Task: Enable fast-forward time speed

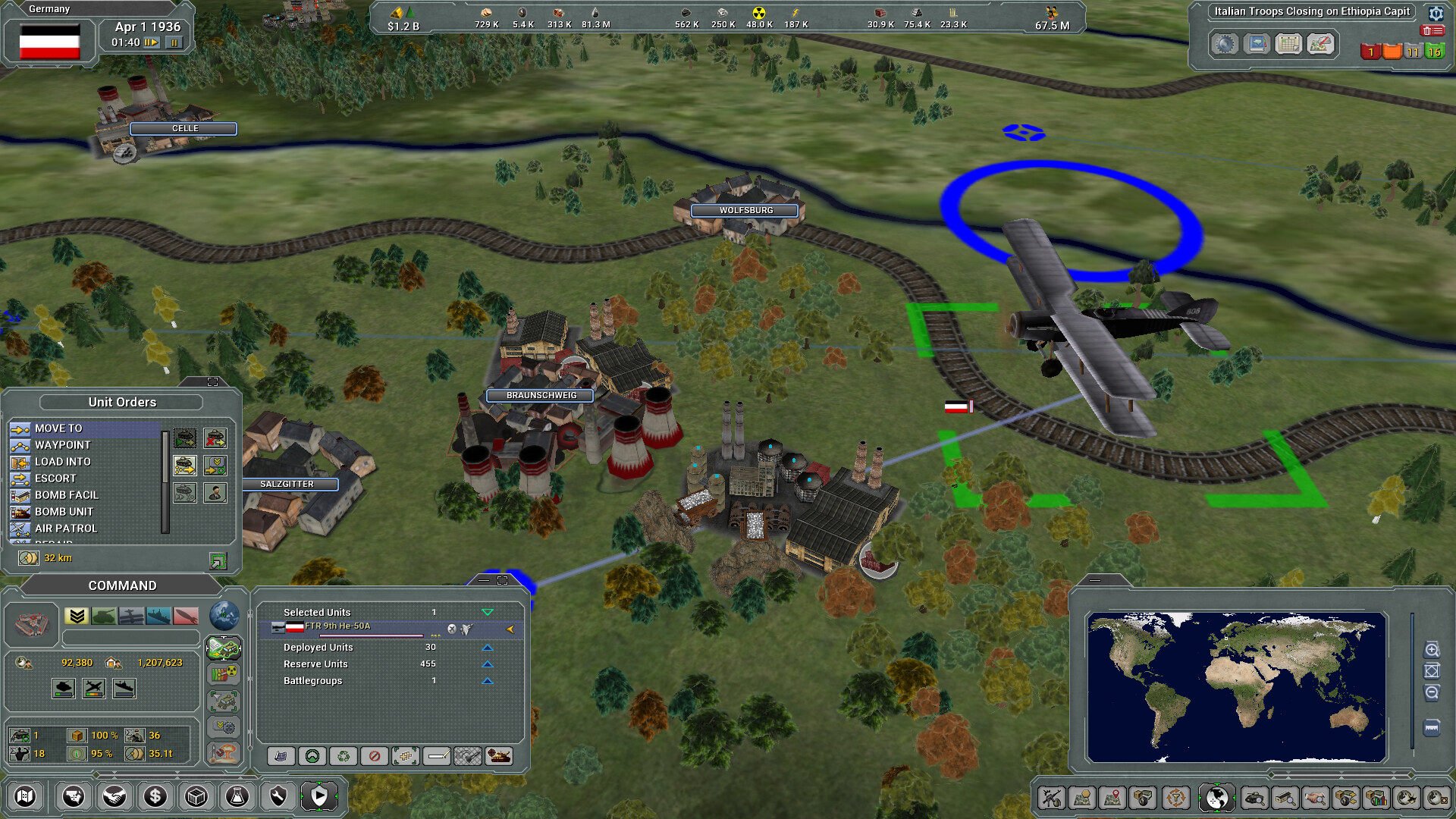Action: coord(150,42)
